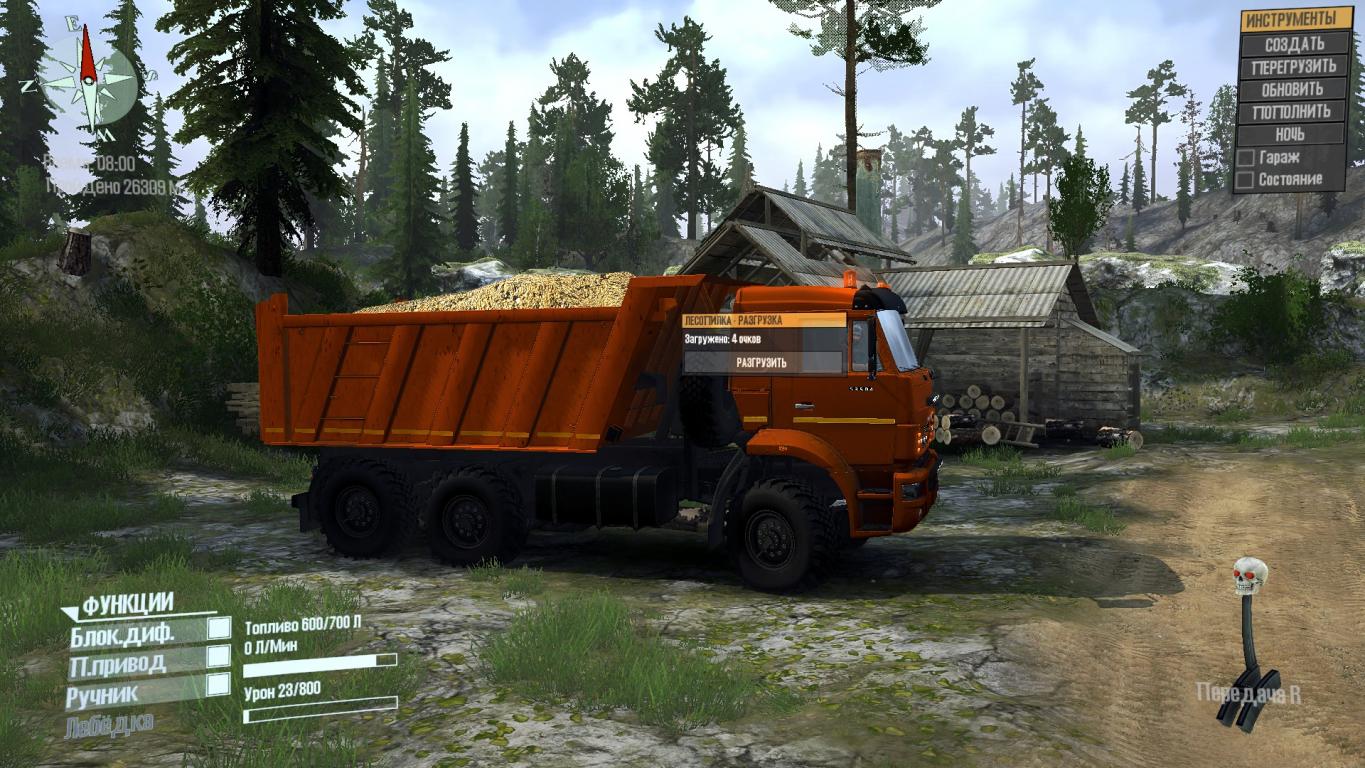Viewport: 1365px width, 768px height.
Task: Toggle the Ручник handbrake checkbox
Action: click(x=218, y=684)
